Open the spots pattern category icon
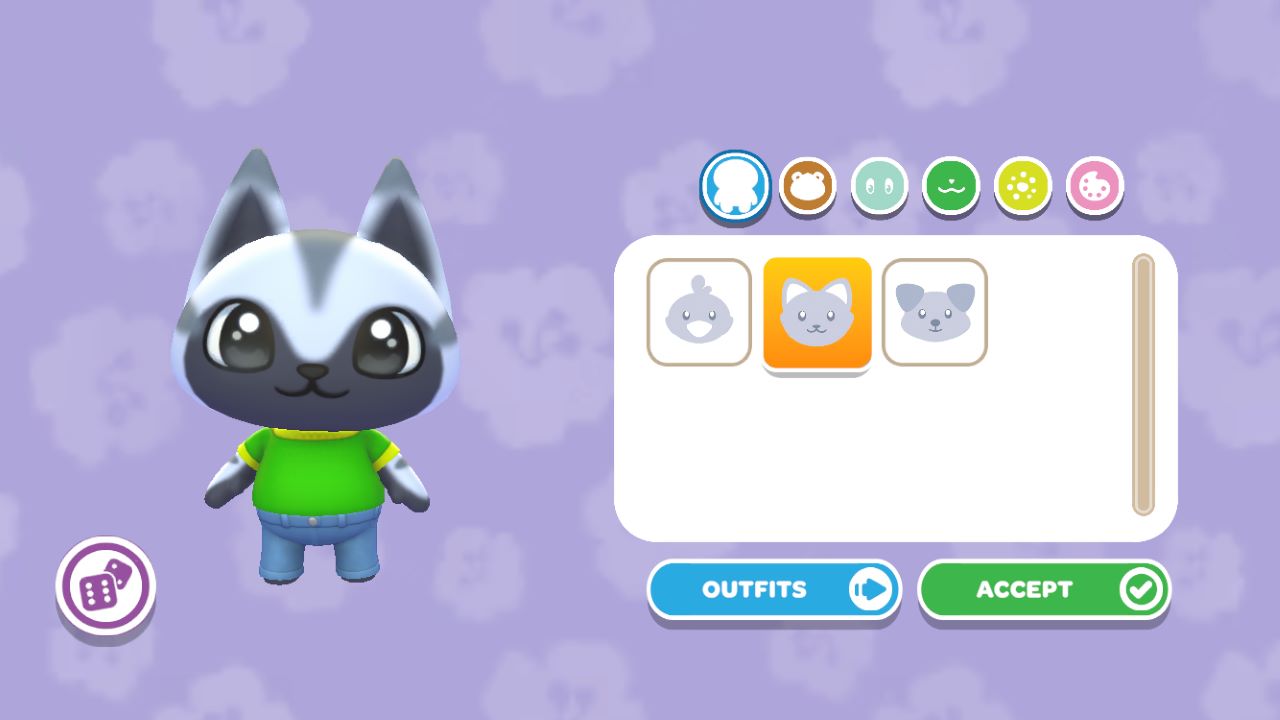Image resolution: width=1280 pixels, height=720 pixels. [1022, 185]
